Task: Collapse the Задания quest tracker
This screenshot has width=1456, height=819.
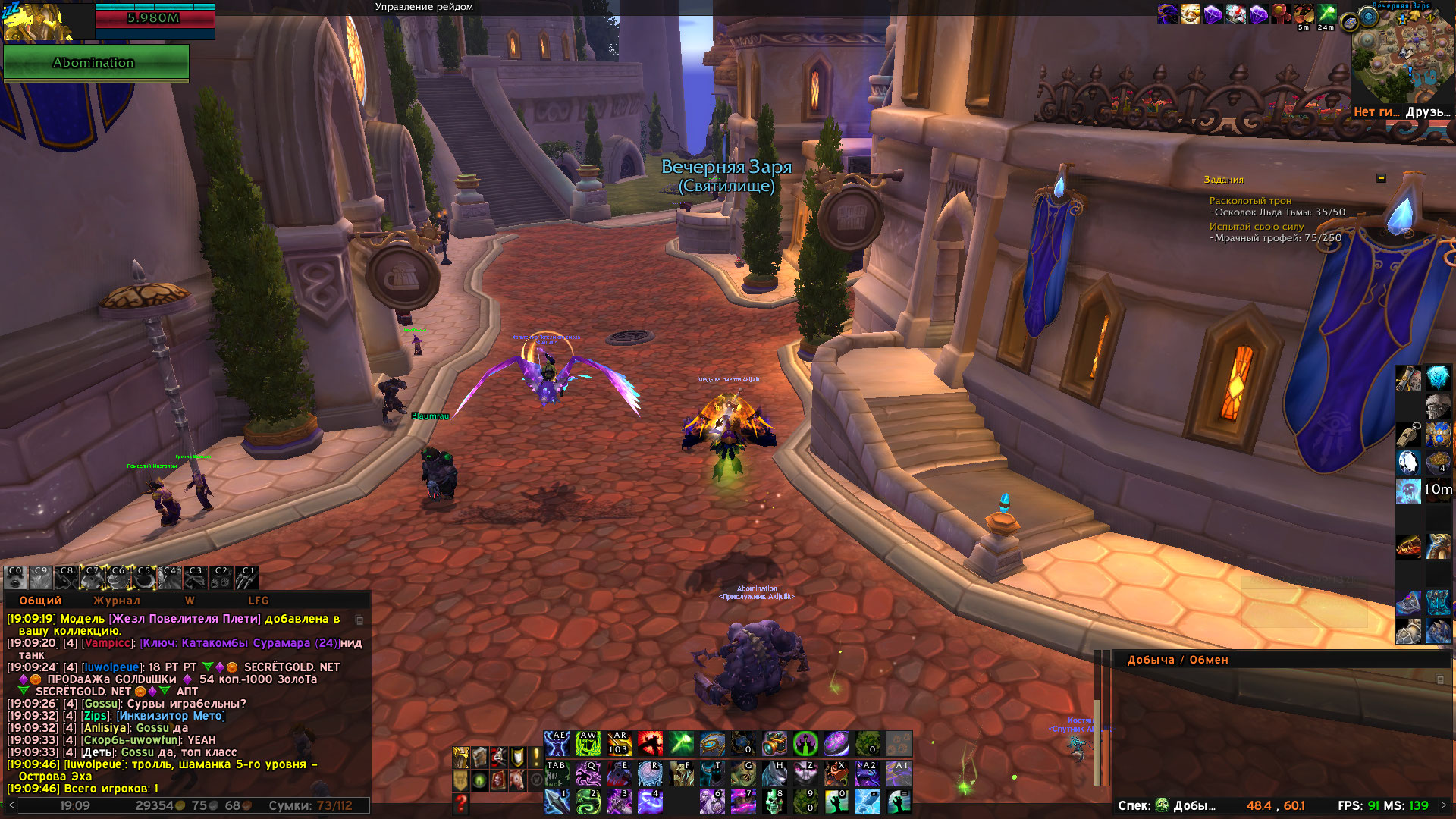Action: tap(1381, 178)
